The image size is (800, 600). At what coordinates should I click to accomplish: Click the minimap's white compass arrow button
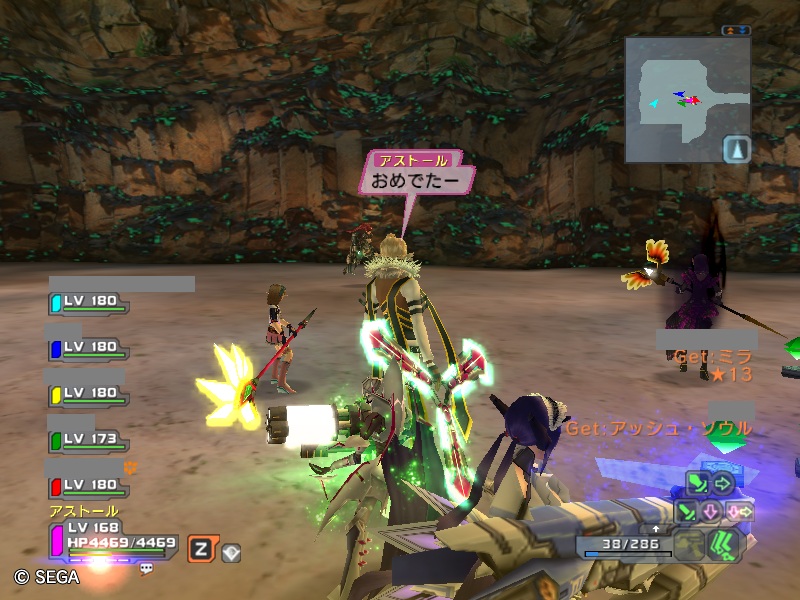coord(736,148)
